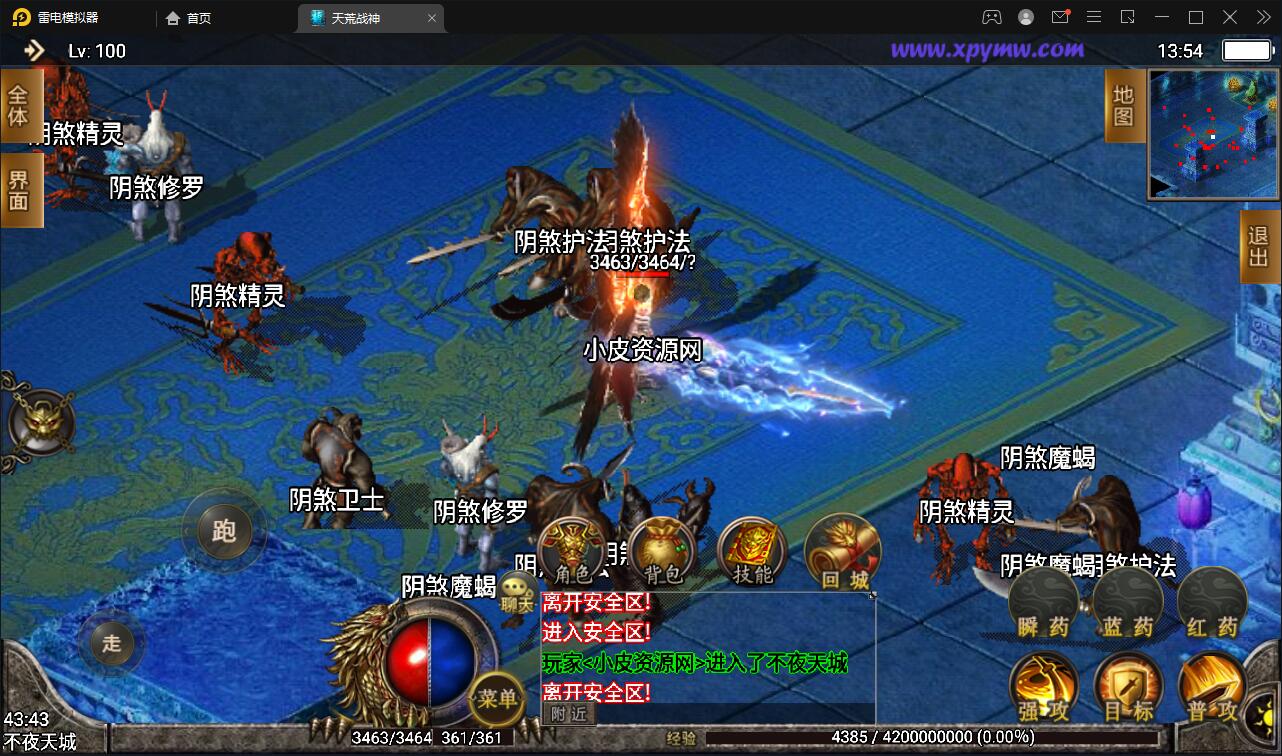Expand the emulator toolbar overflow chevron

coord(1262,17)
